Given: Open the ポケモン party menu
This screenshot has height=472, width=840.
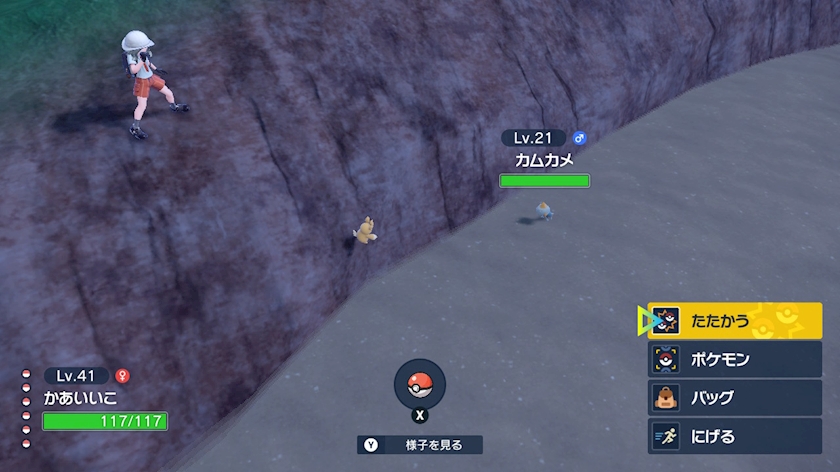Looking at the screenshot, I should 735,359.
